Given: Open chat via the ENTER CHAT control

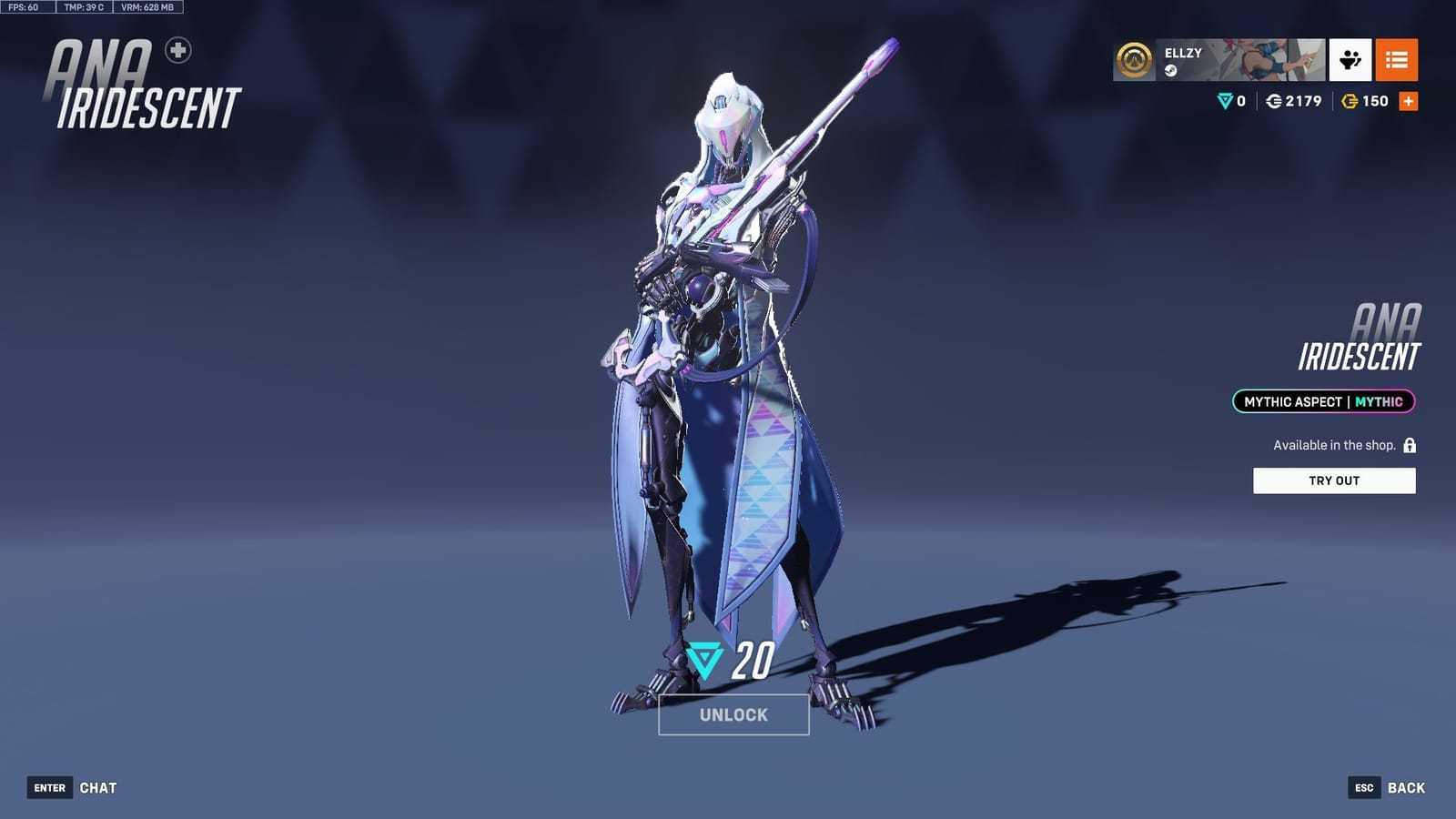Looking at the screenshot, I should (73, 787).
